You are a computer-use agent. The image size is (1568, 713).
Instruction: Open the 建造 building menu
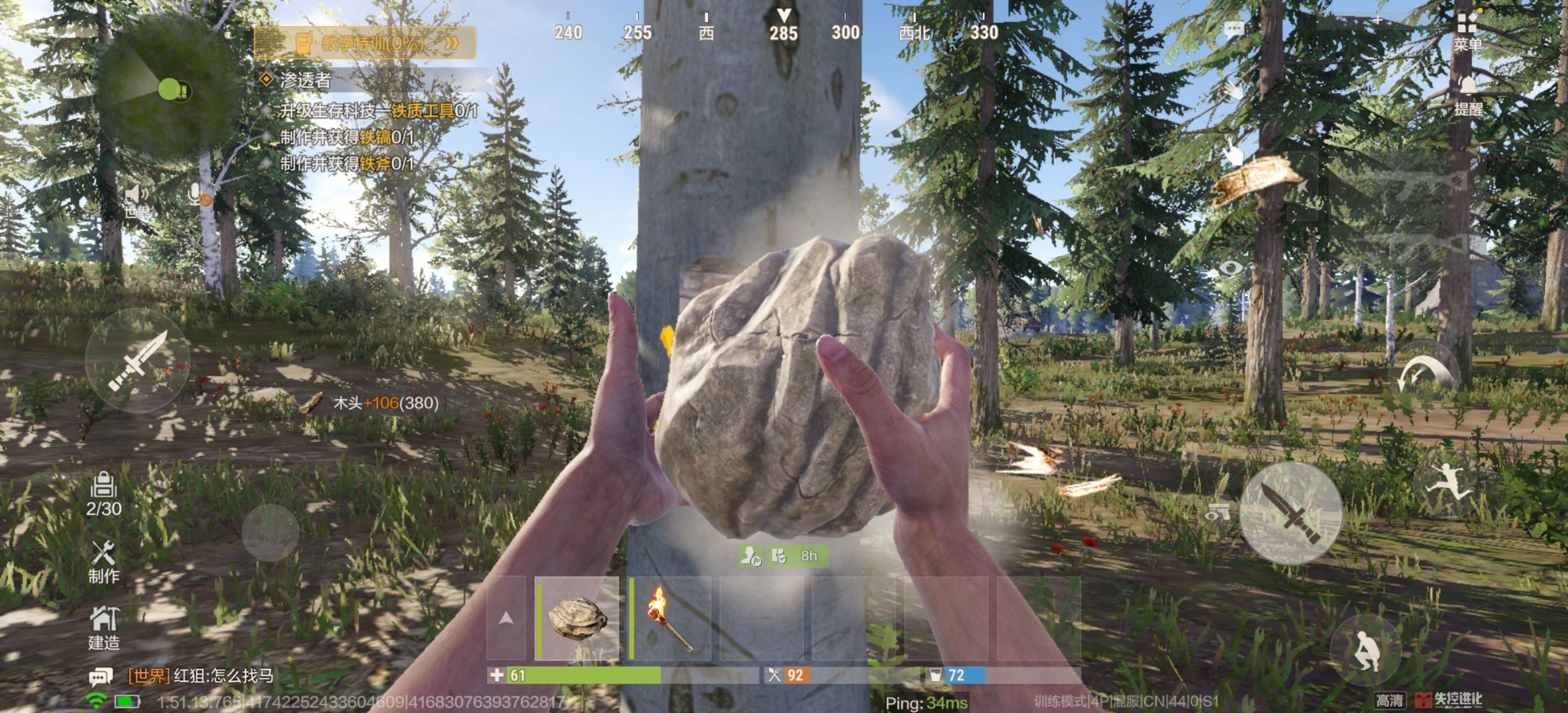(x=103, y=627)
